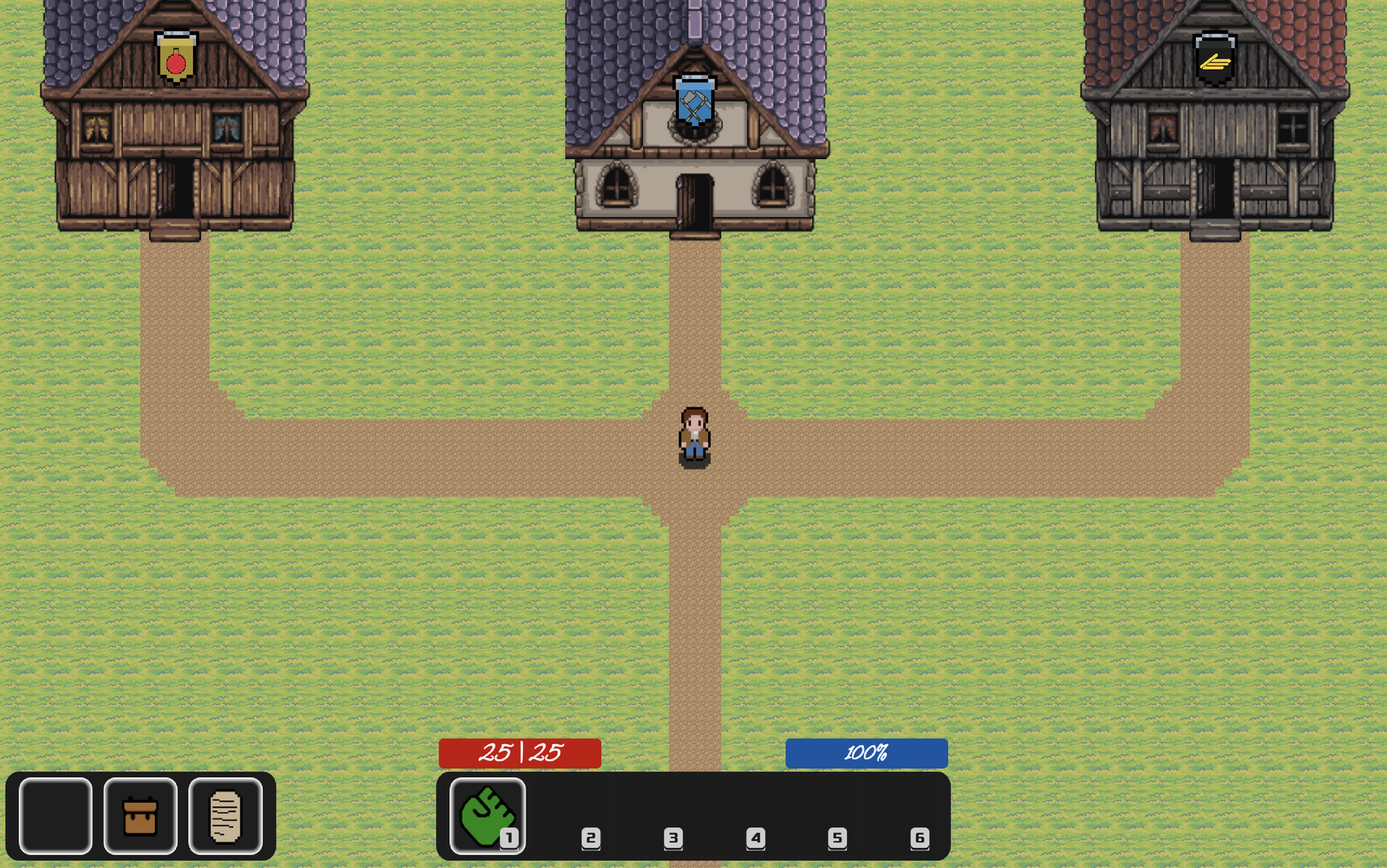Screen dimensions: 1387x868
Task: Click the small number 1 badge on the fist slot
Action: [509, 838]
